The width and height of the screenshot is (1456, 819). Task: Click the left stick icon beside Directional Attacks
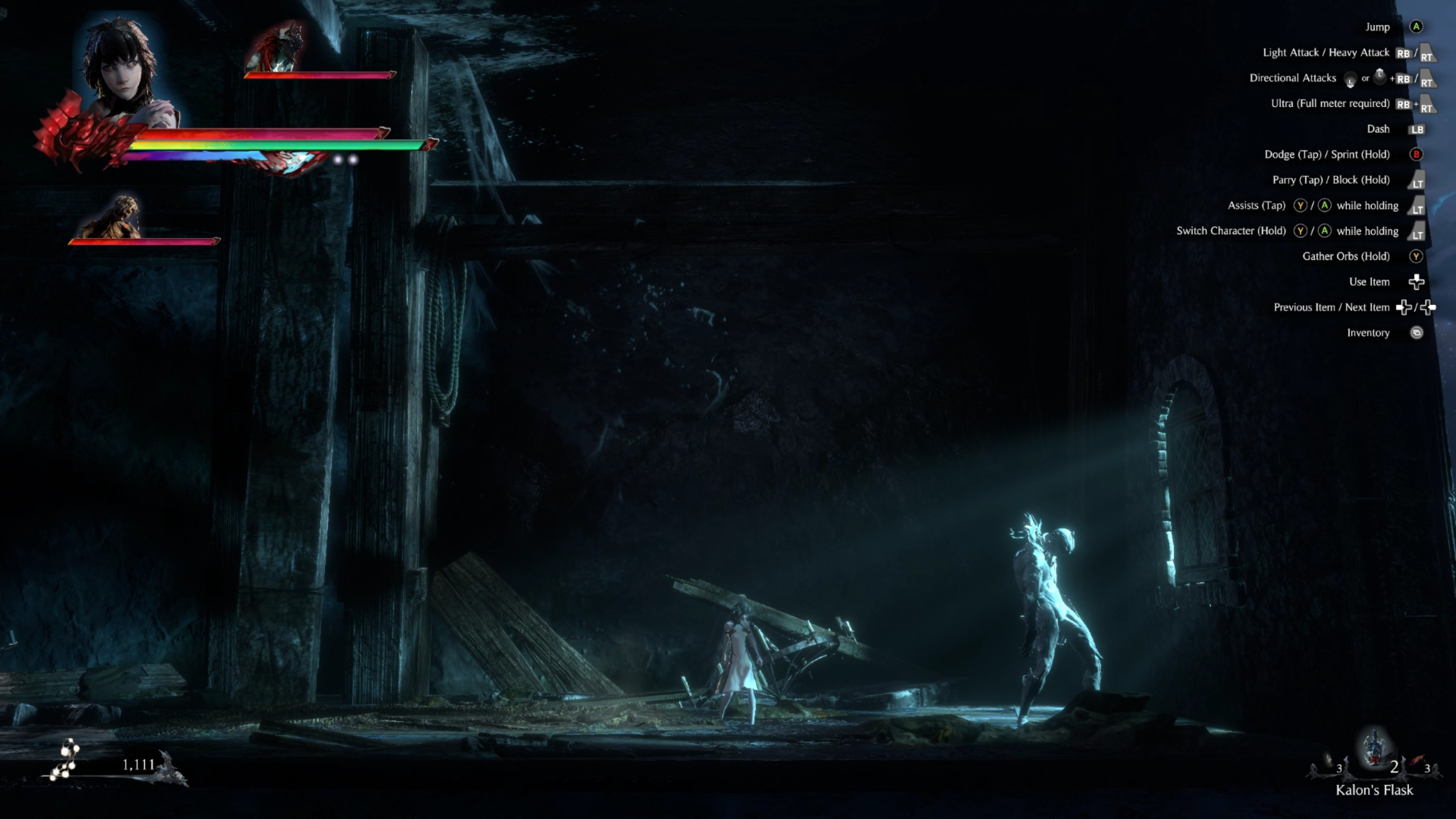pos(1350,78)
